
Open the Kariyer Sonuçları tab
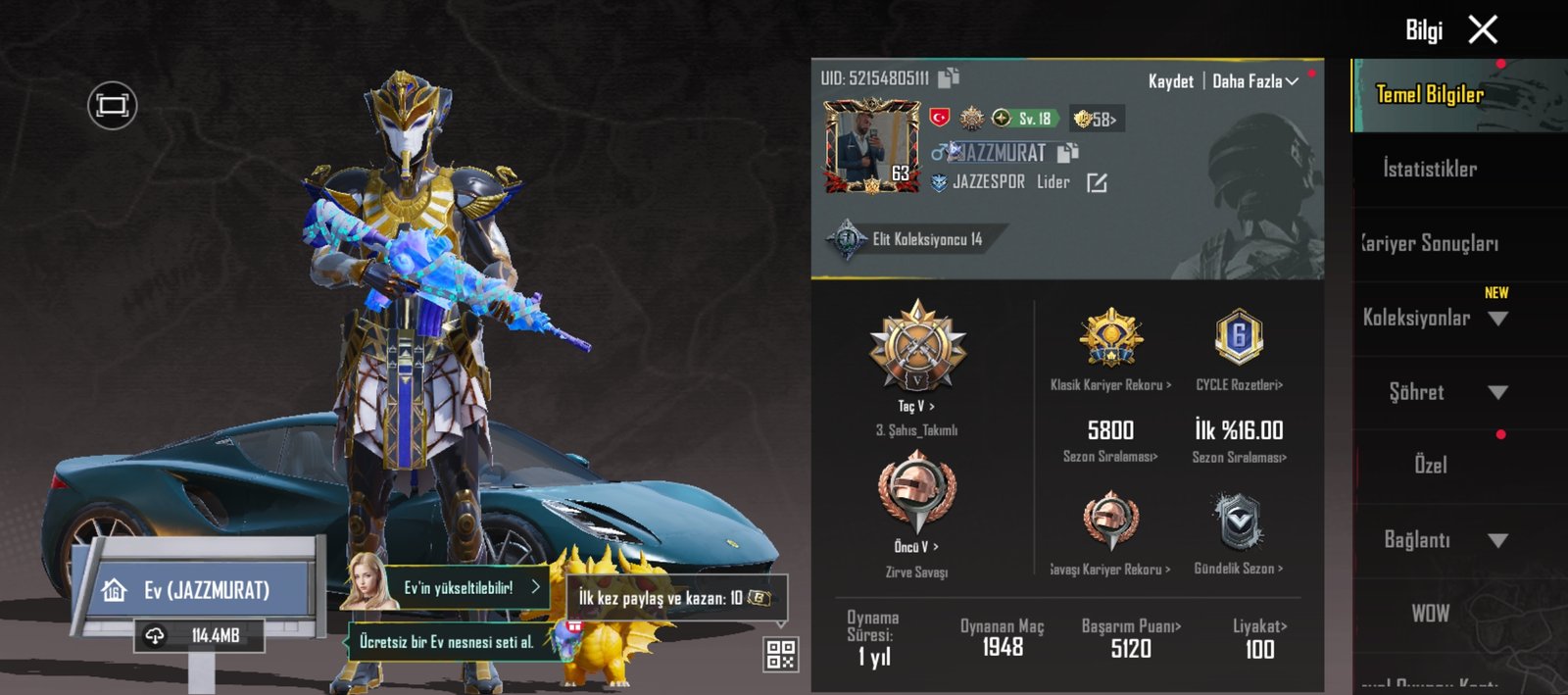coord(1430,243)
